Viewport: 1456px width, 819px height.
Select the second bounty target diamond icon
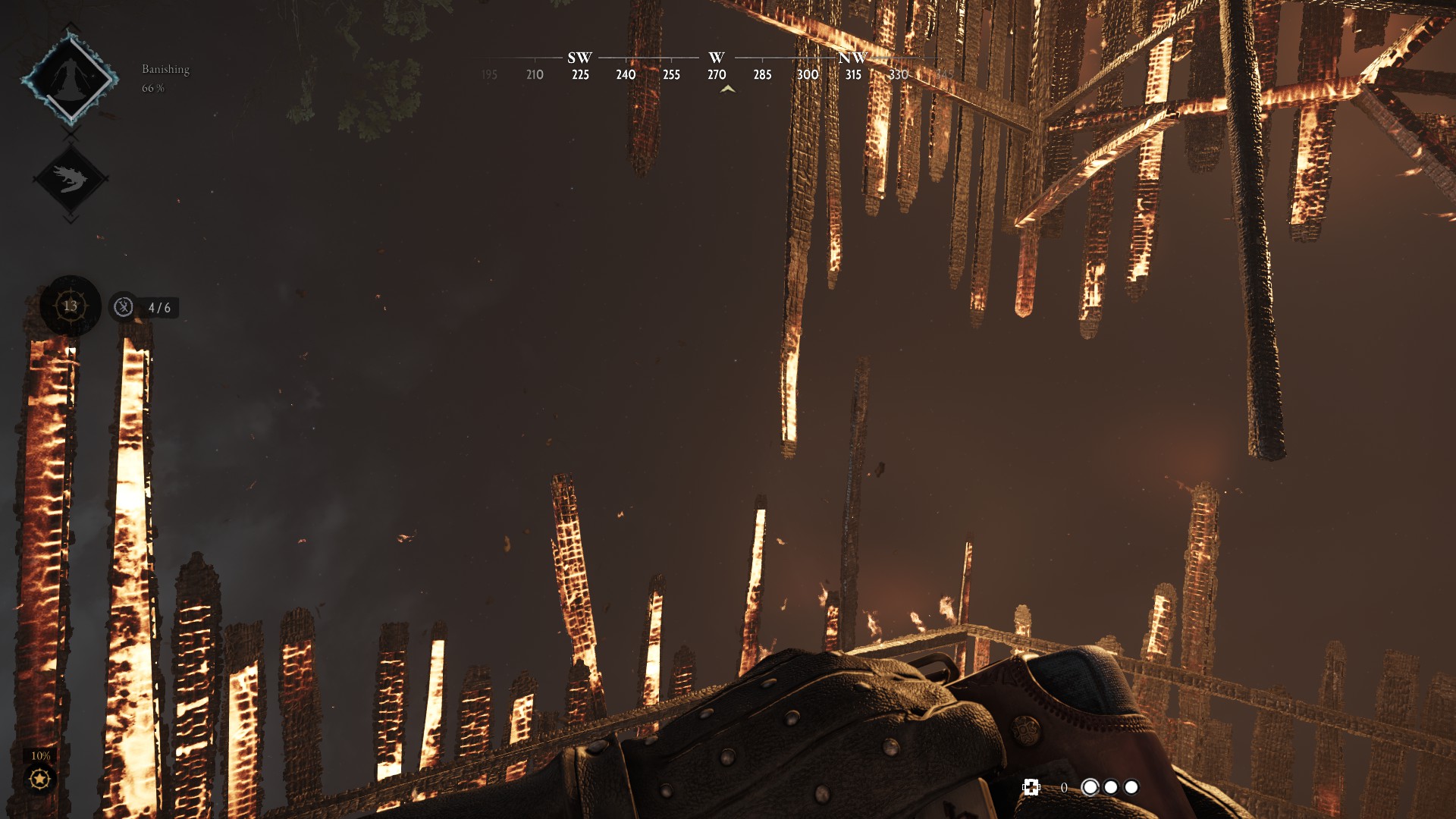click(x=71, y=180)
